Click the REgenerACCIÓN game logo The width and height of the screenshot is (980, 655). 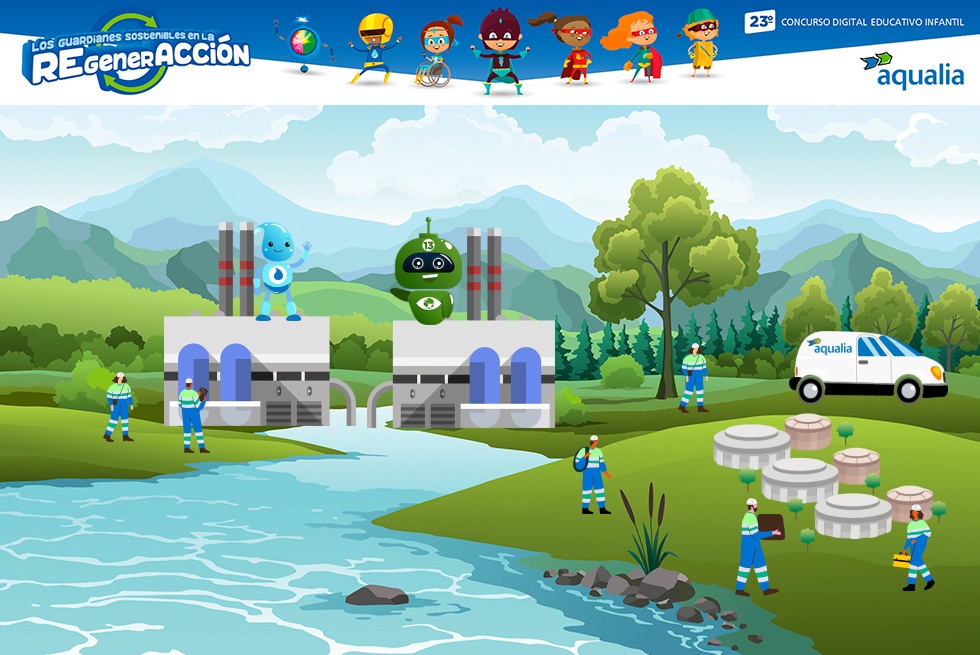point(137,56)
